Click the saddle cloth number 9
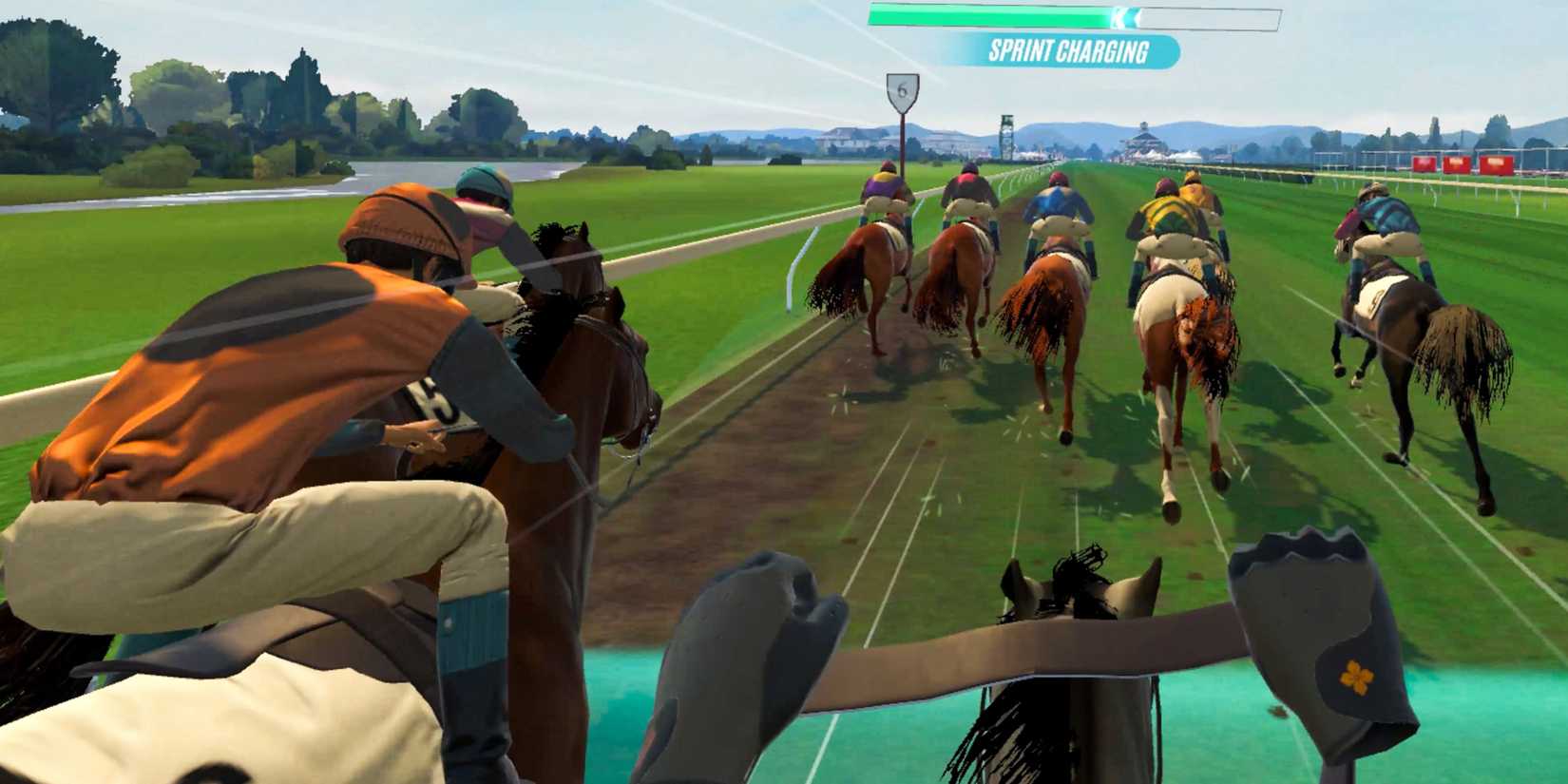The image size is (1568, 784). tap(1377, 300)
